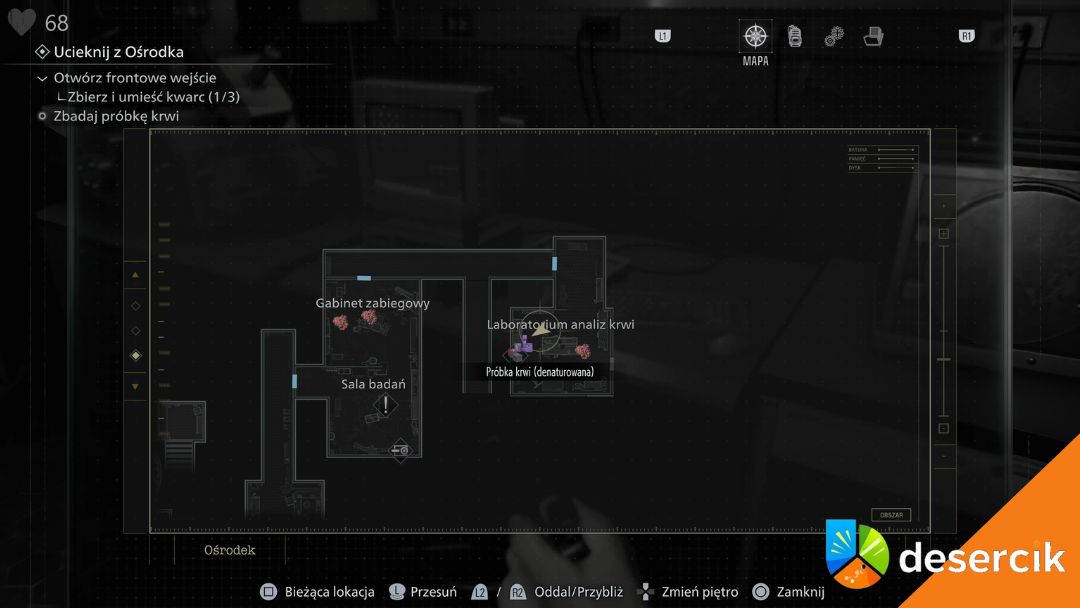Select the exclamation marker in Sala badań
The image size is (1080, 608).
tap(386, 405)
